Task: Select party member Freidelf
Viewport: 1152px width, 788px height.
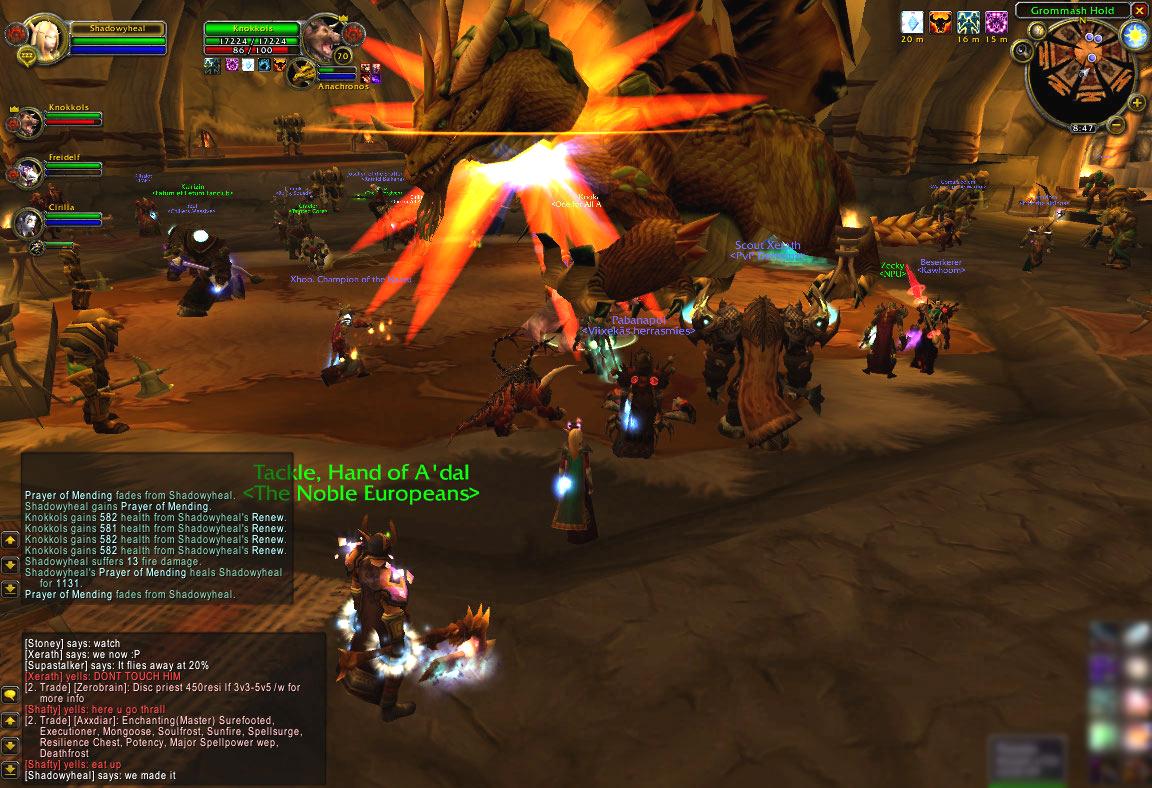Action: 28,170
